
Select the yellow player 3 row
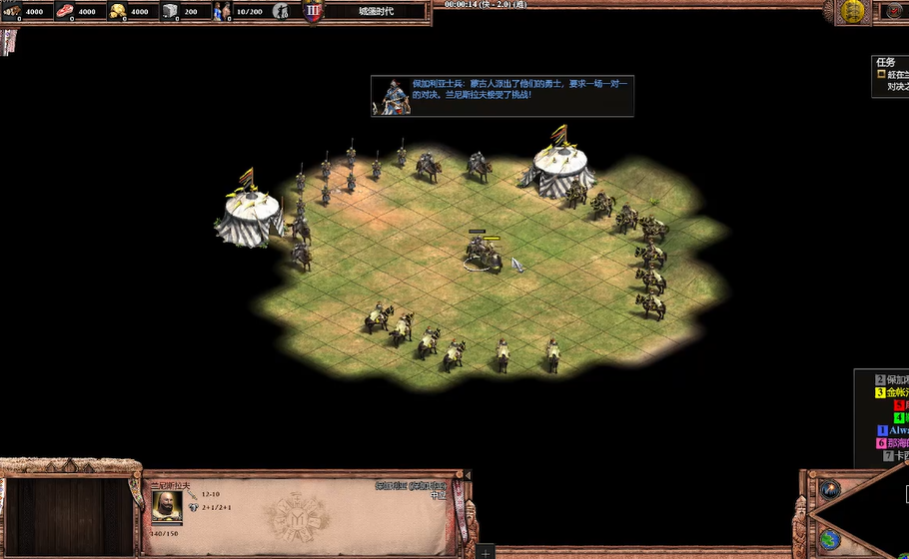891,393
